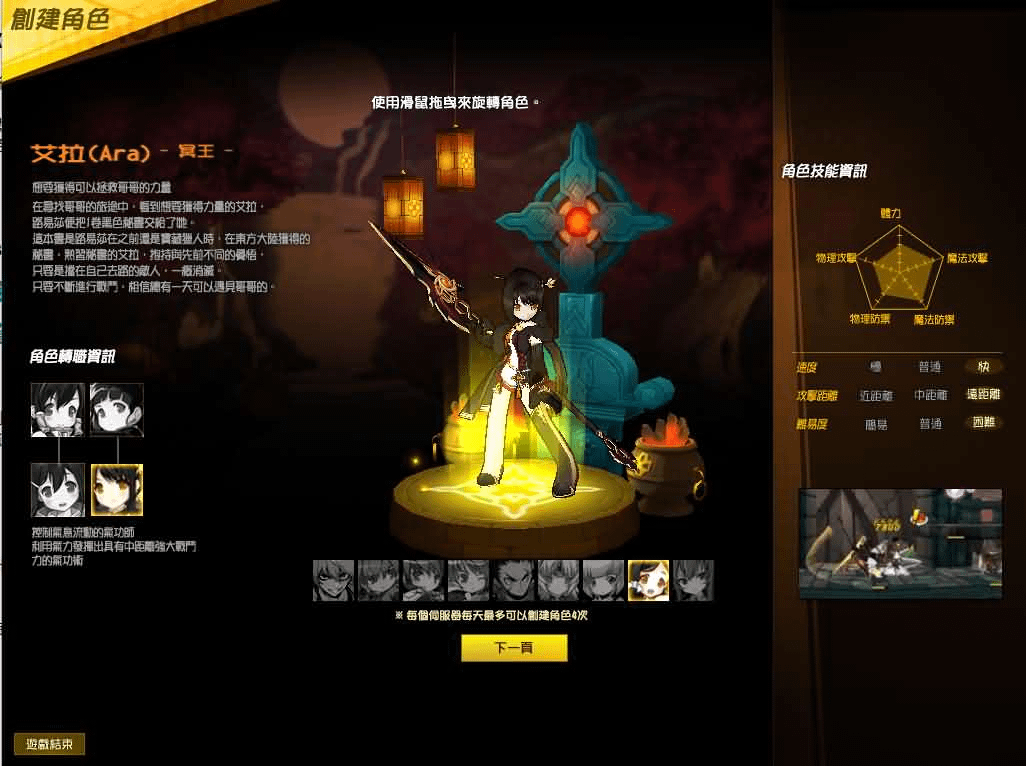Viewport: 1026px width, 766px height.
Task: Exit the game with 遊戲結束
Action: pos(49,744)
